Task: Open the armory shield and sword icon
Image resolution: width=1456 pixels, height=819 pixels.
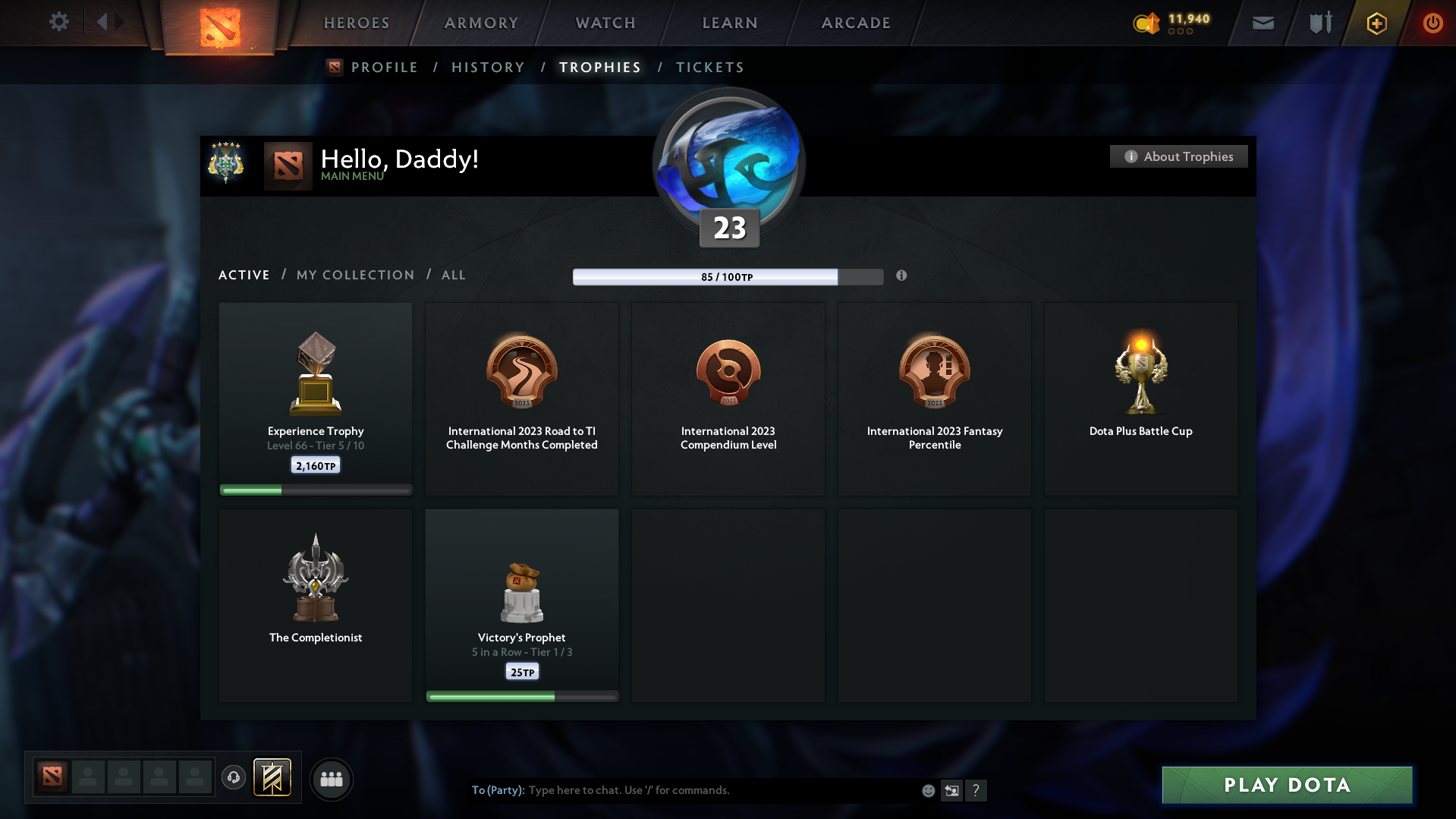Action: (x=1319, y=23)
